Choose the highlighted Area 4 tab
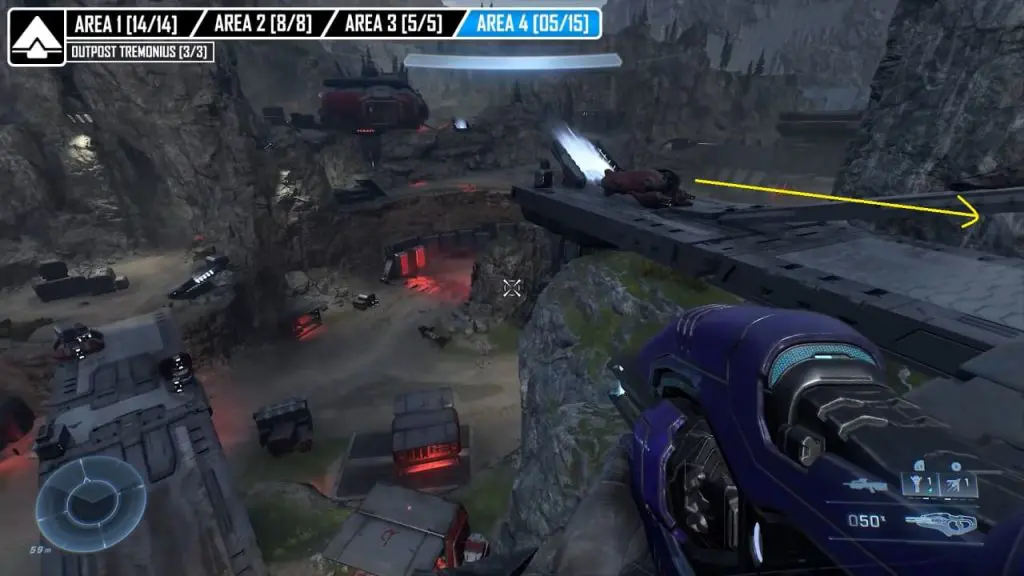The height and width of the screenshot is (576, 1024). click(x=530, y=24)
